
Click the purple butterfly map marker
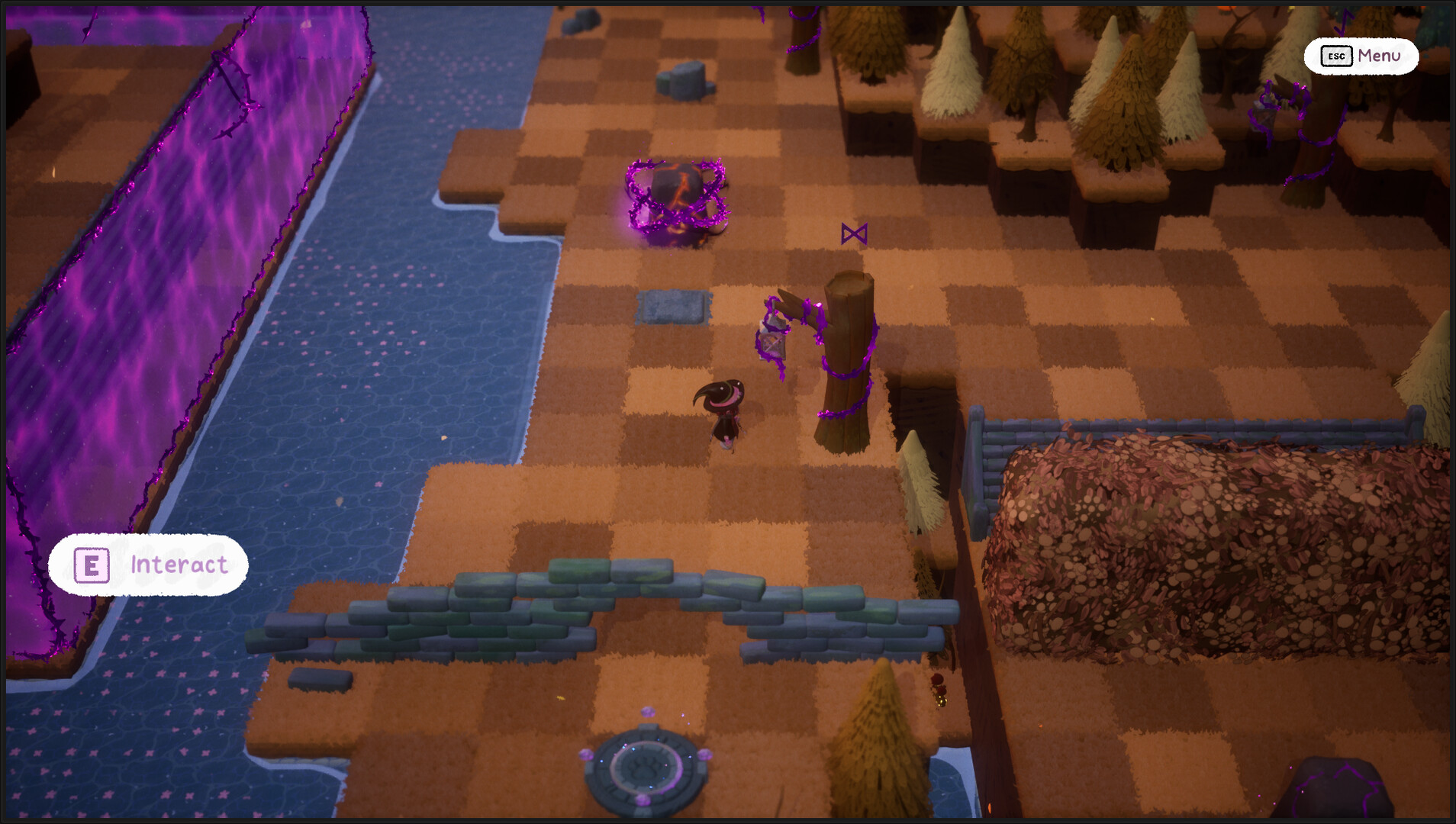(x=855, y=232)
